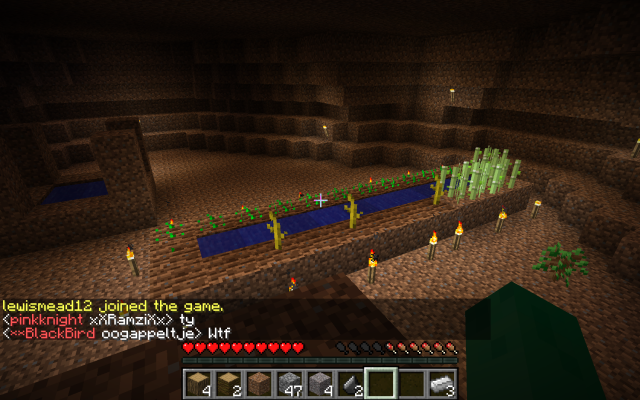This screenshot has width=640, height=400.
Task: Pick the gray stone stack of 4
Action: (320, 383)
